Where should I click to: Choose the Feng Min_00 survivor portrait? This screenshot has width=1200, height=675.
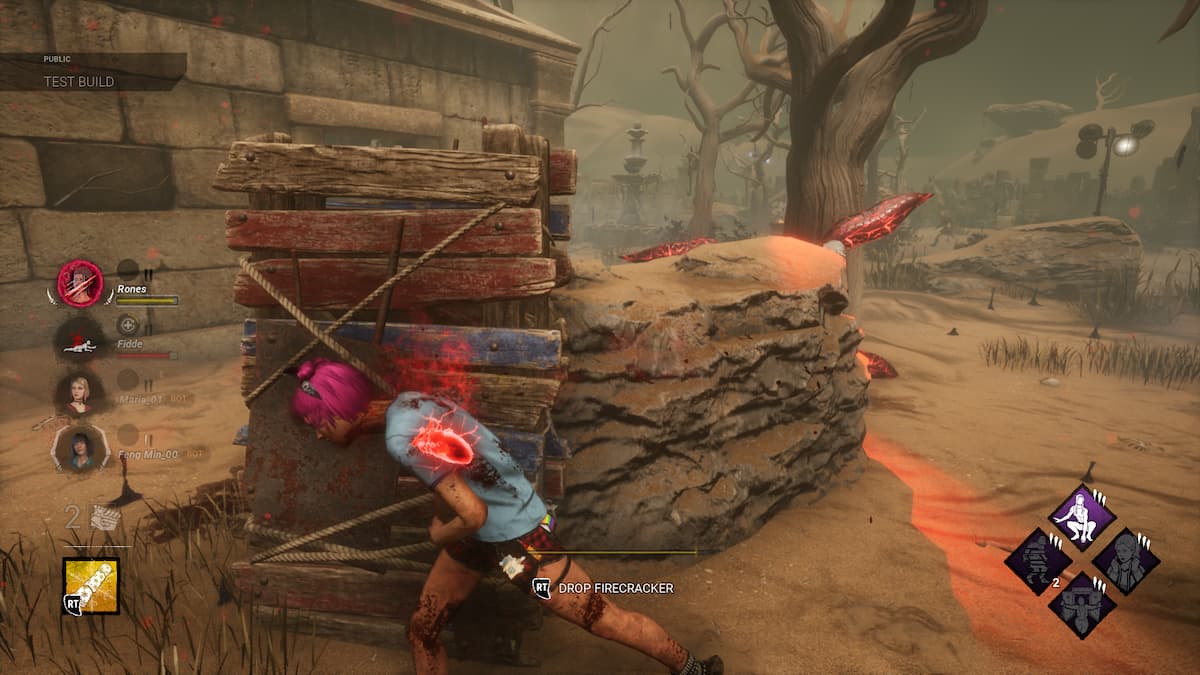click(x=79, y=447)
